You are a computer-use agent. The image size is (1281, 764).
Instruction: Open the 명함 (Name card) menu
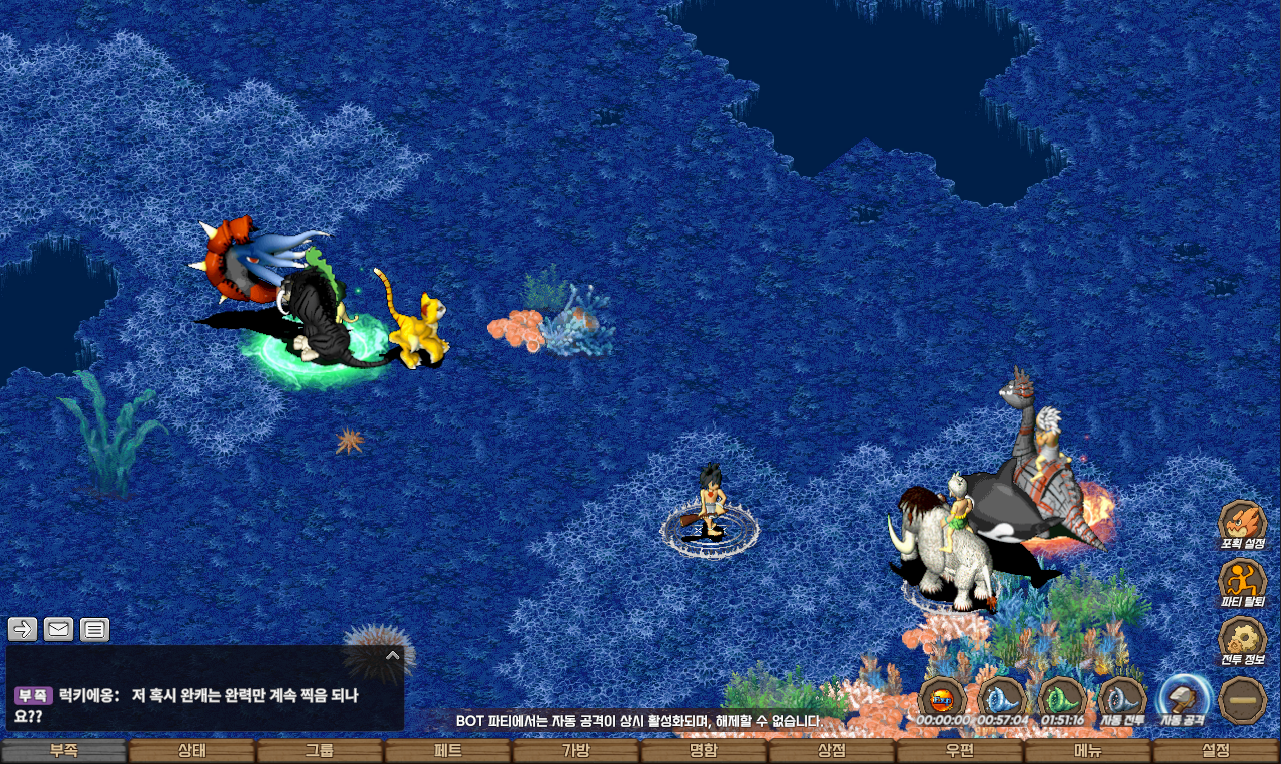[704, 751]
